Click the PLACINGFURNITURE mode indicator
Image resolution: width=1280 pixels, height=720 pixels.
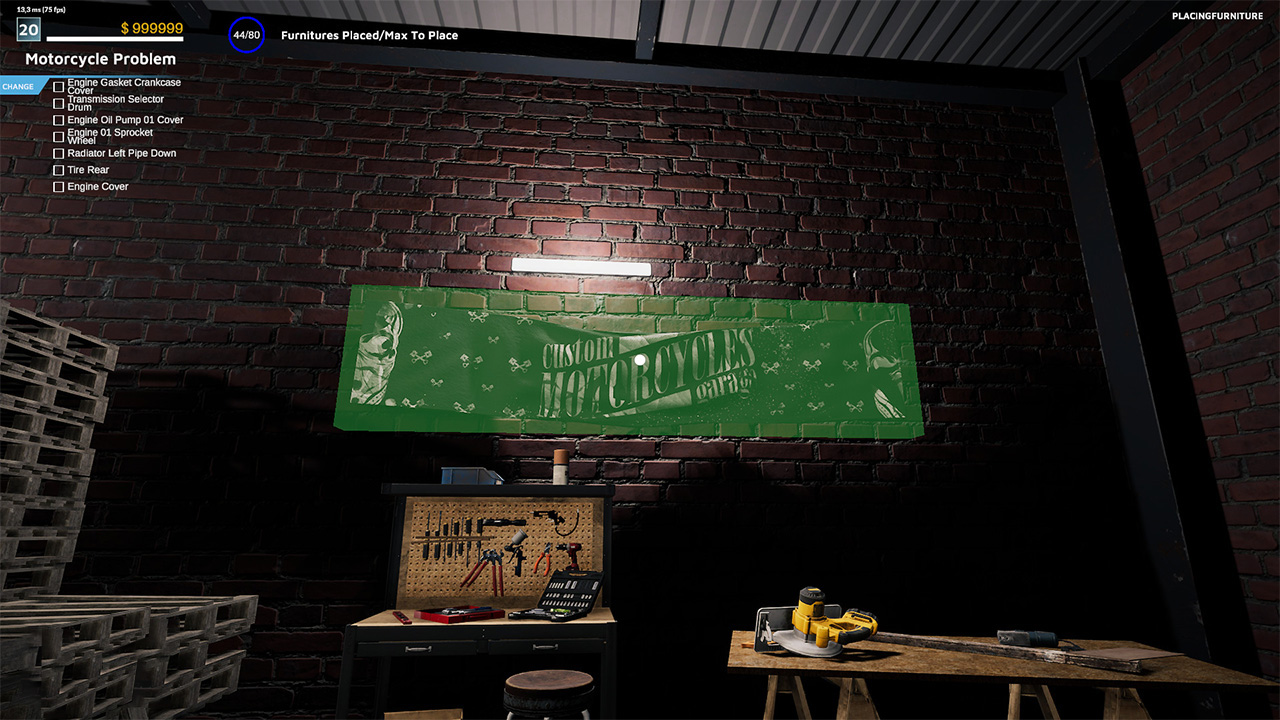pos(1217,16)
